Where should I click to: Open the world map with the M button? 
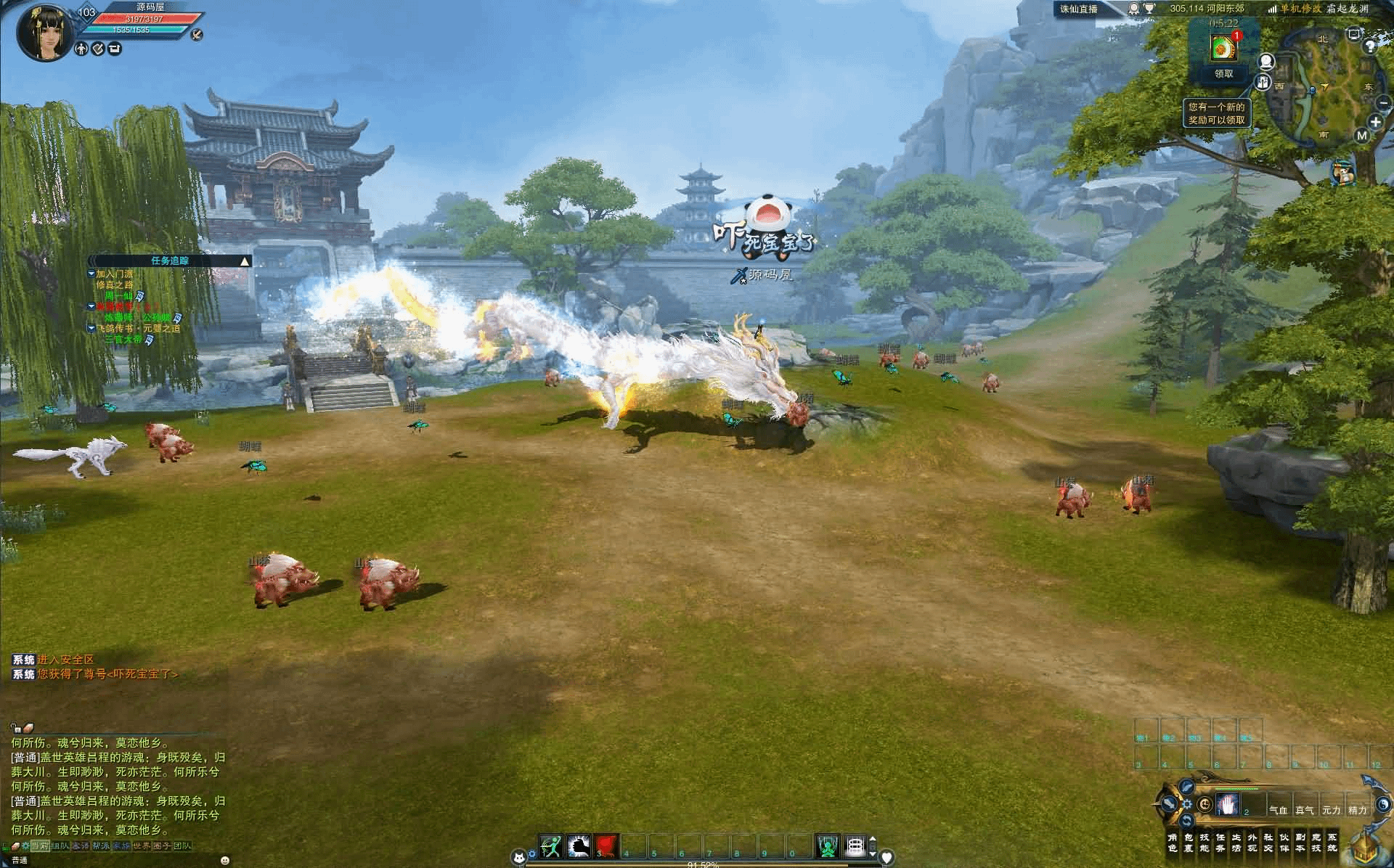click(1361, 136)
